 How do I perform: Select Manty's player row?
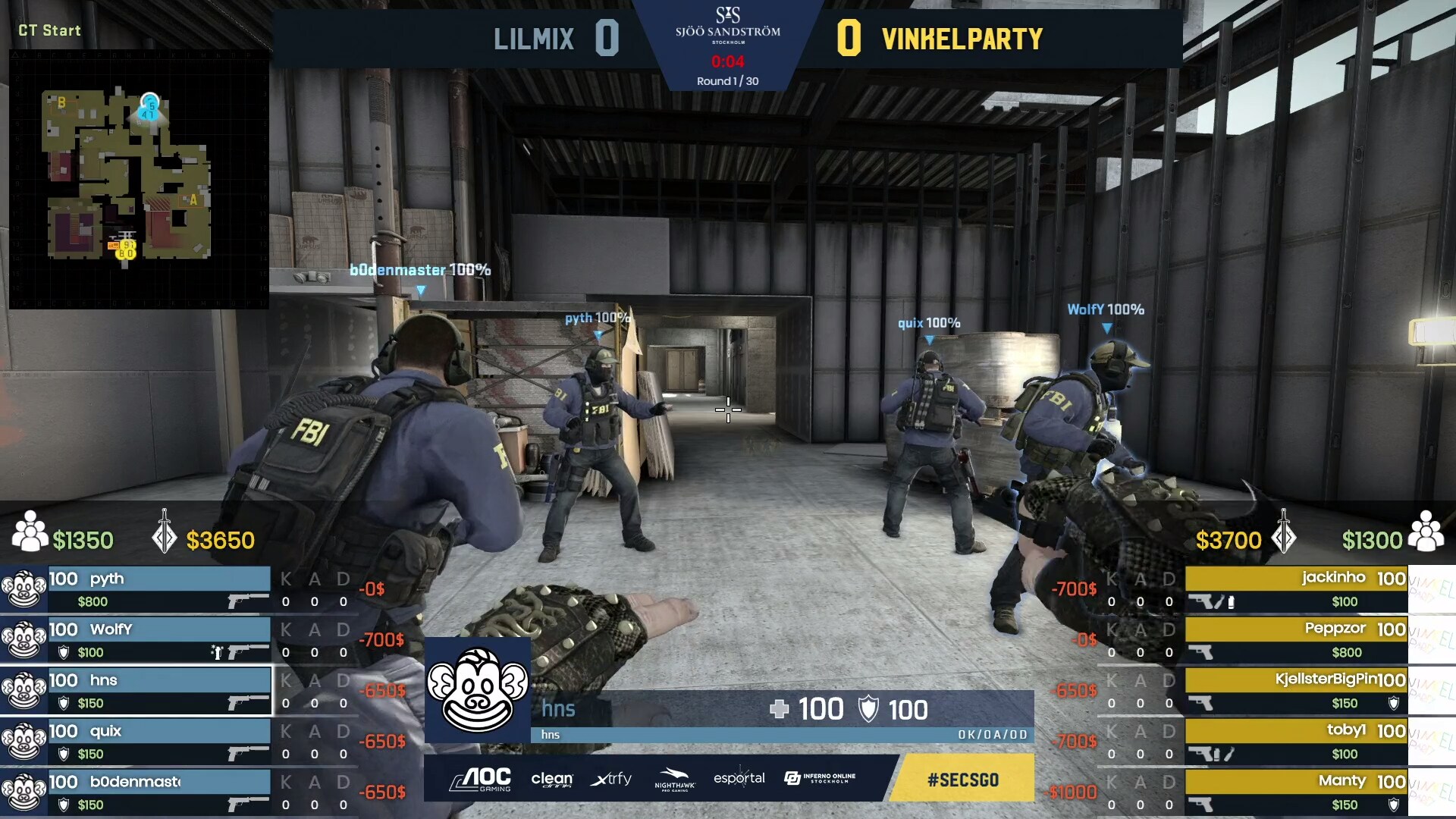pos(1296,792)
